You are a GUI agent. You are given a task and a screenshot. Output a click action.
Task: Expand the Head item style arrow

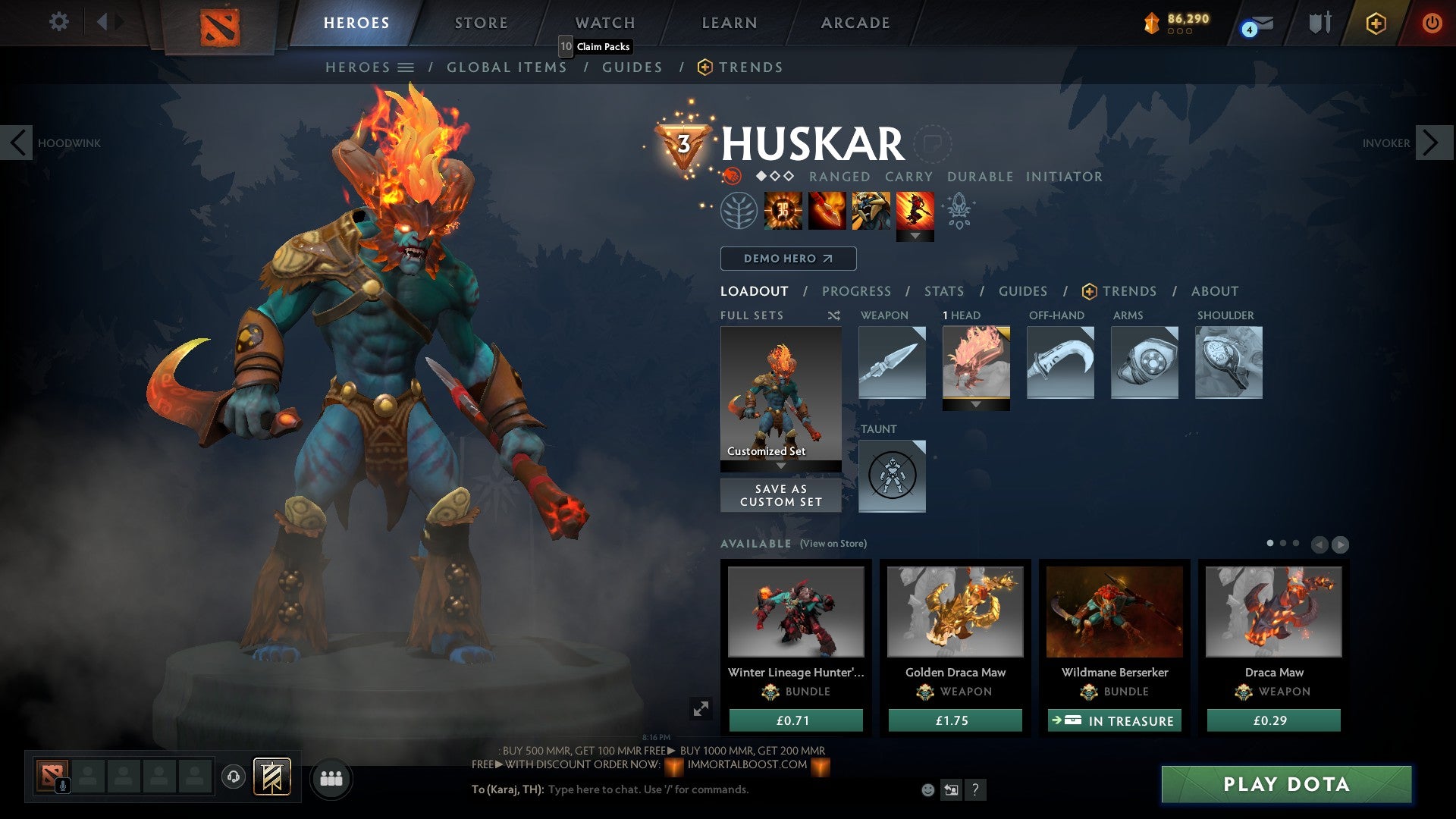pyautogui.click(x=976, y=405)
